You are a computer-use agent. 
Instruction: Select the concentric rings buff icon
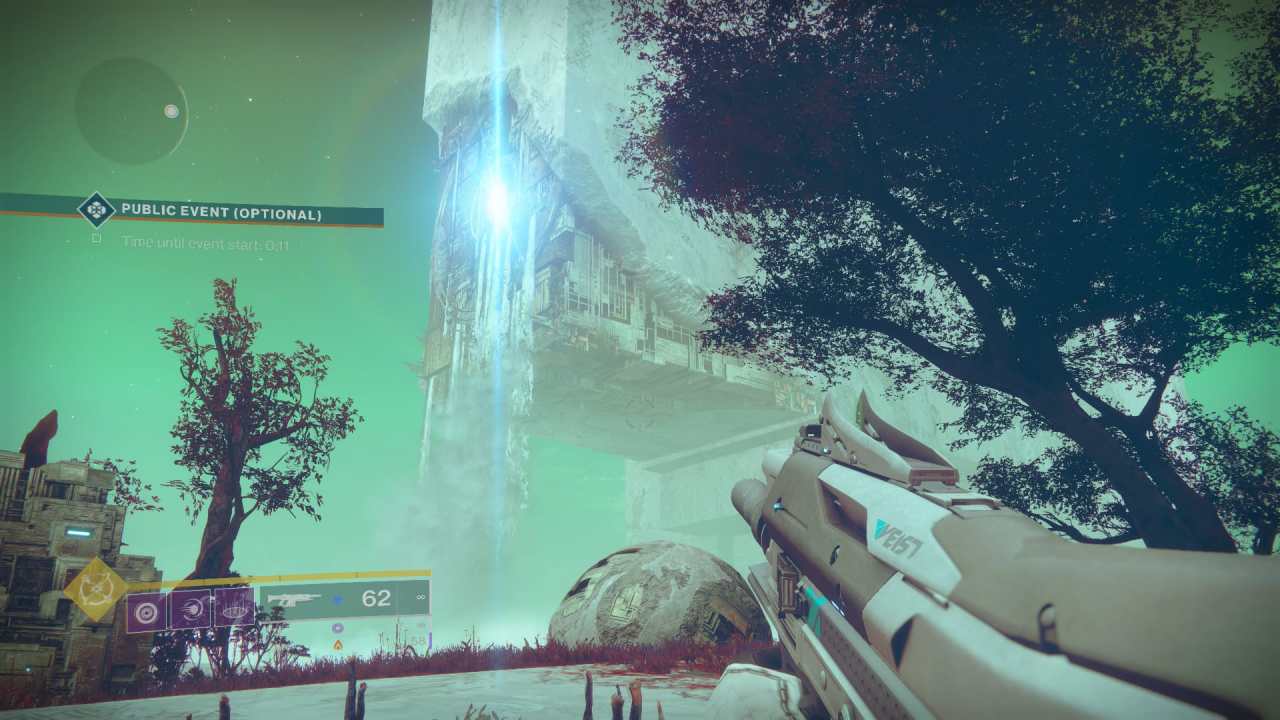(145, 610)
